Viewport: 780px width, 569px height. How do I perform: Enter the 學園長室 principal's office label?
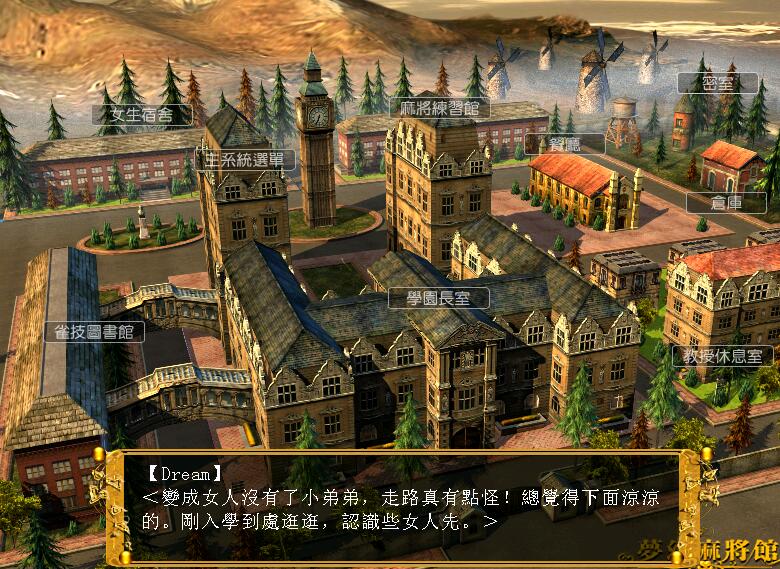[x=438, y=298]
